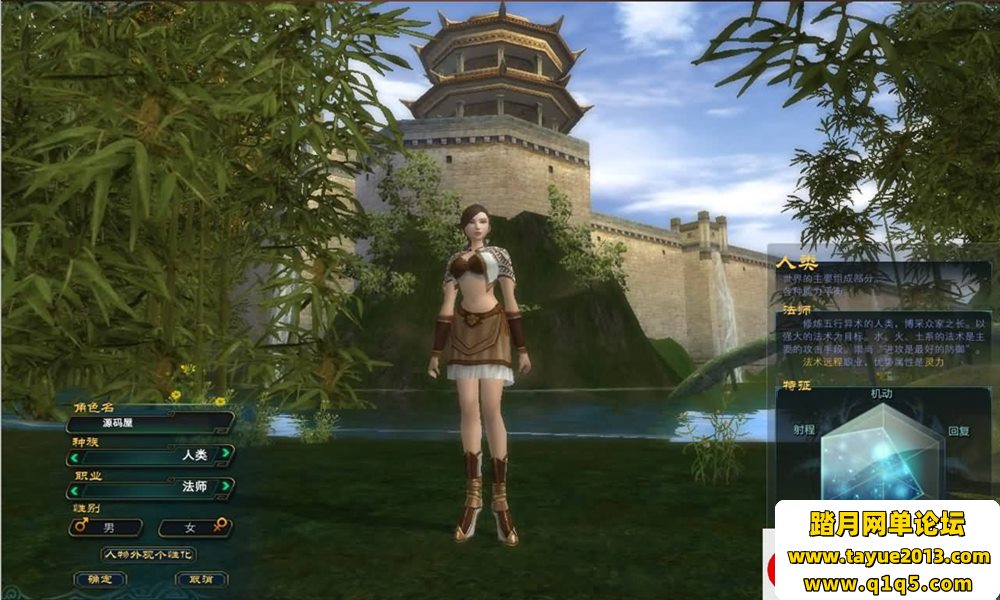Screen dimensions: 1000x600
Task: Click the character name input field
Action: 150,423
